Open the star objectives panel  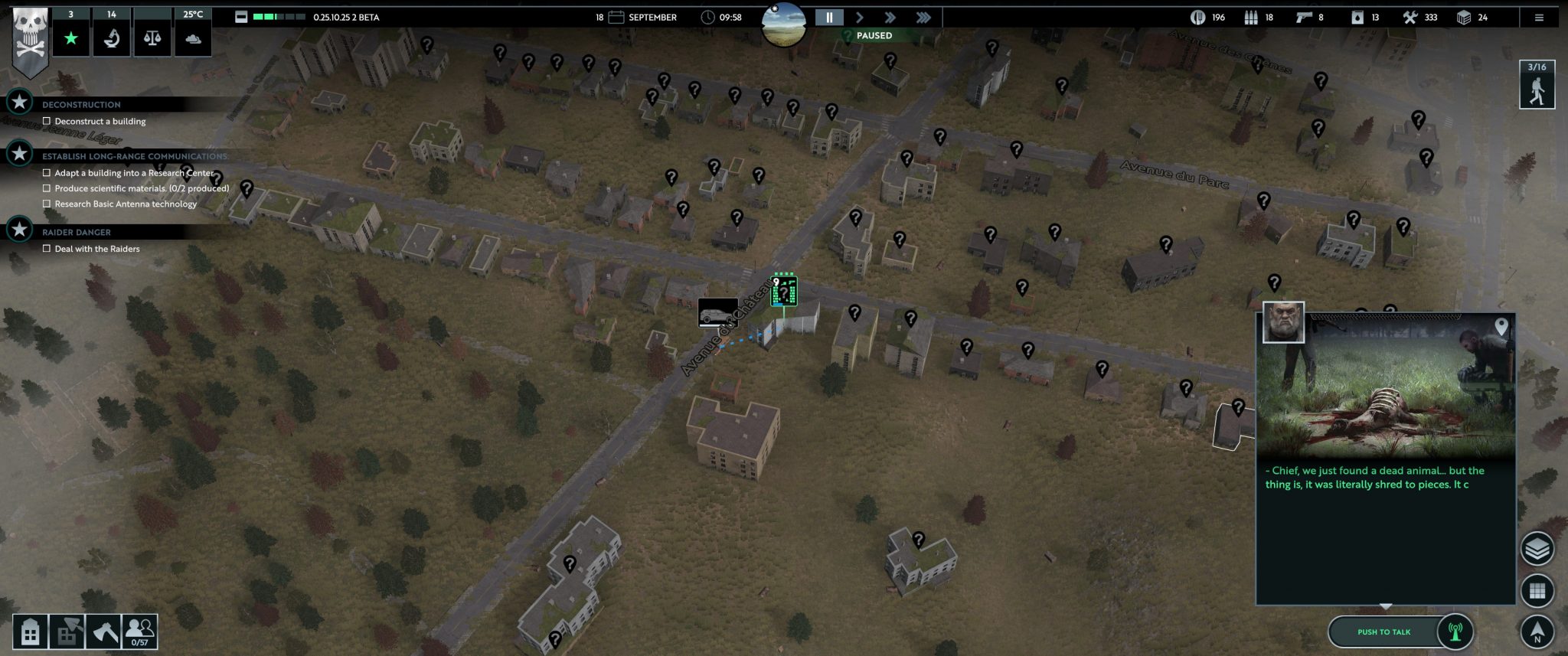point(71,38)
